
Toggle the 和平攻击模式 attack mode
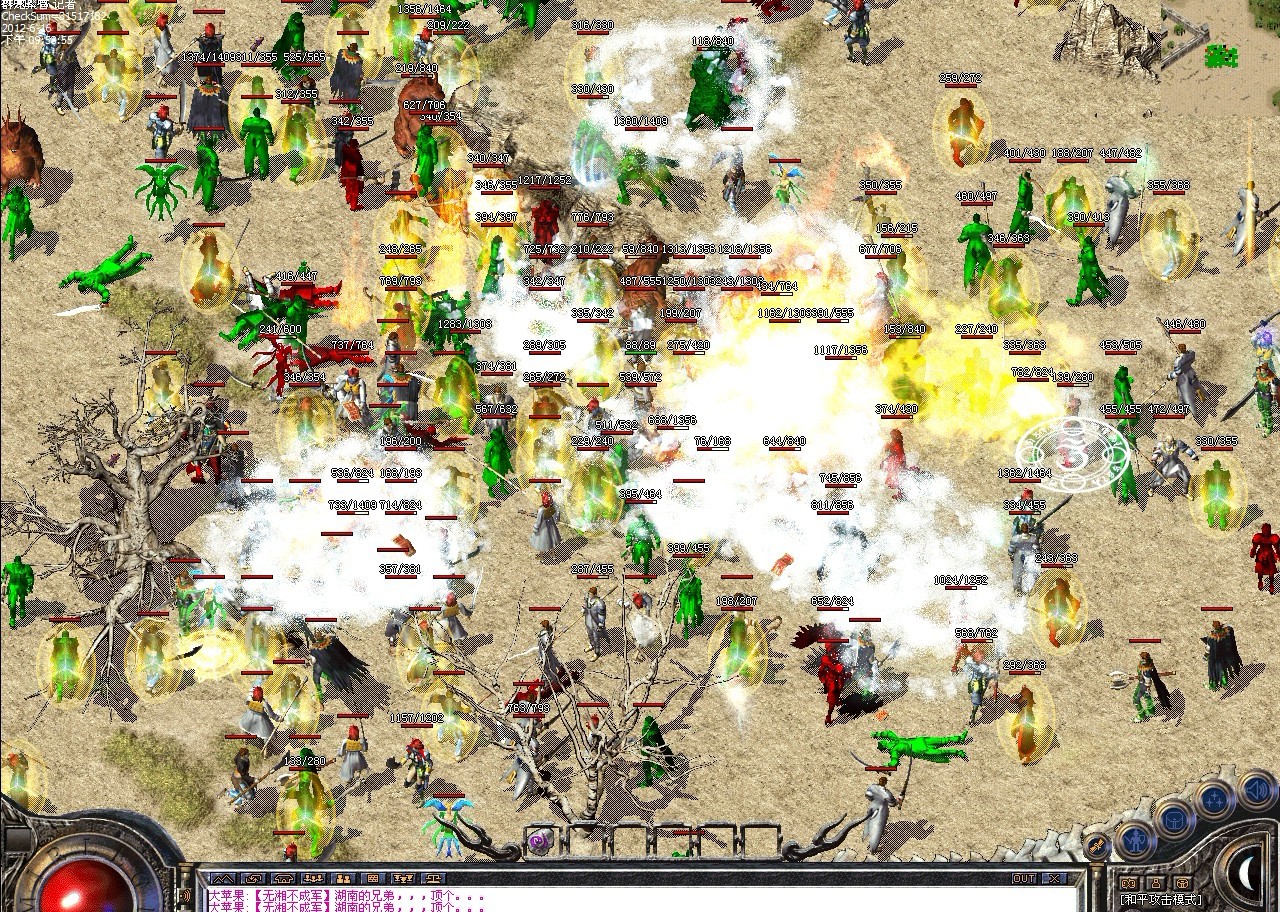coord(1160,898)
